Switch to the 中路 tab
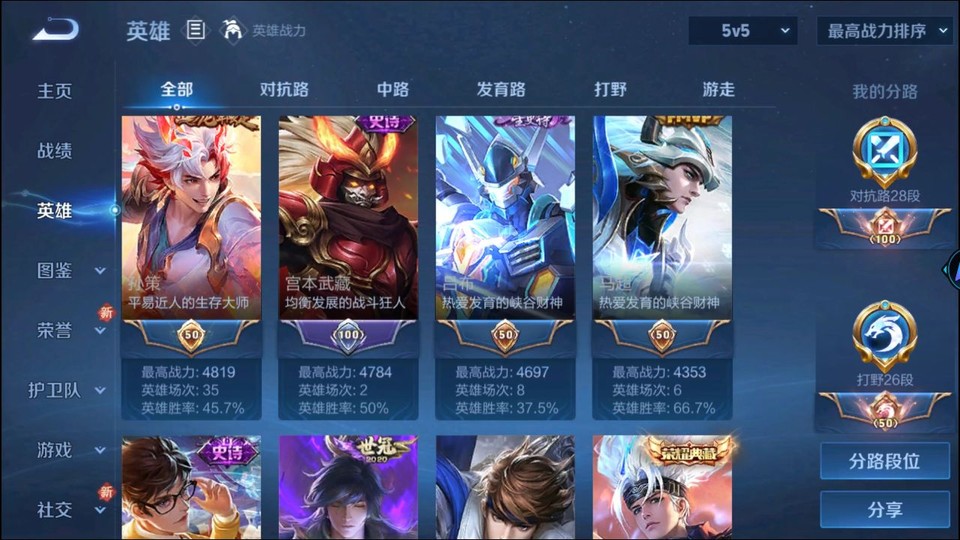The image size is (960, 540). [x=393, y=89]
